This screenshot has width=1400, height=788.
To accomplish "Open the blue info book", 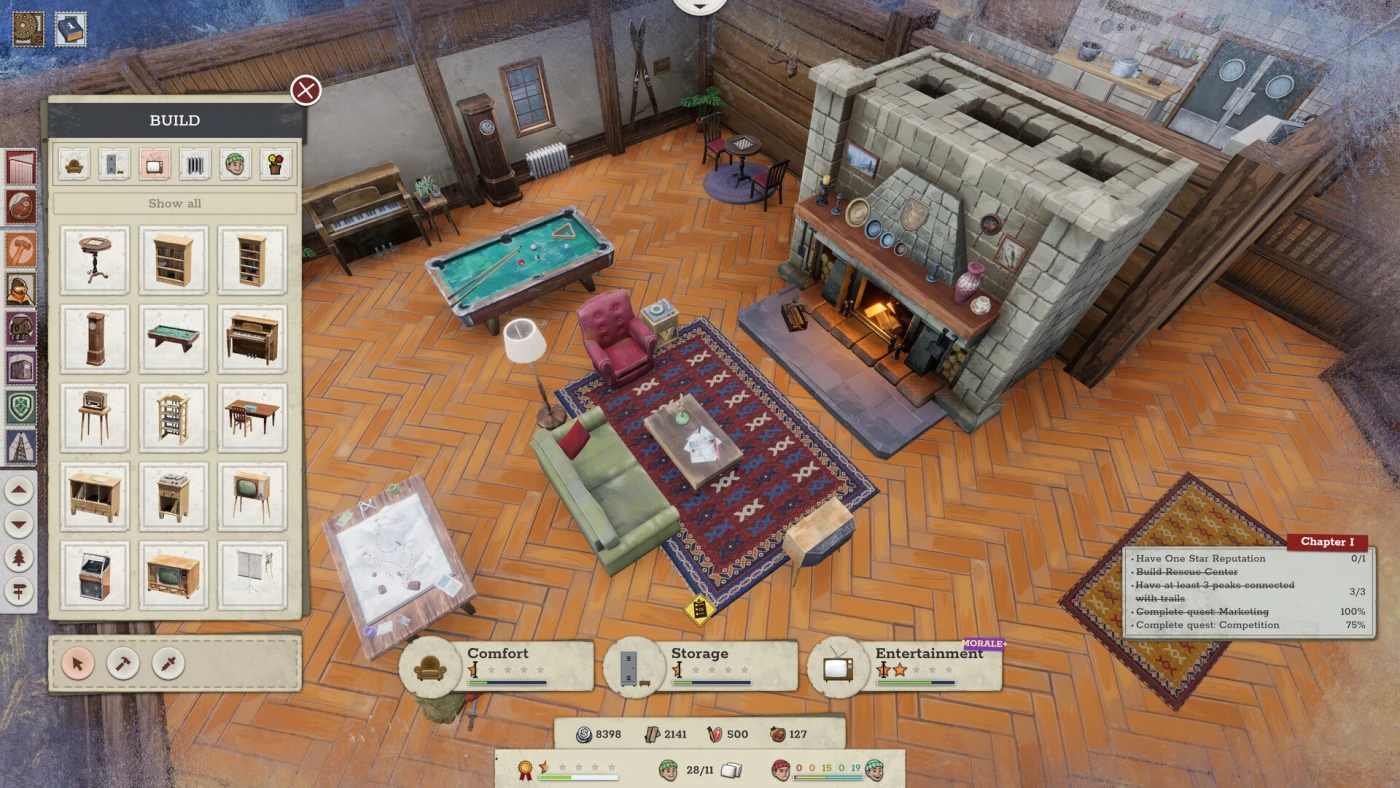I will 70,28.
